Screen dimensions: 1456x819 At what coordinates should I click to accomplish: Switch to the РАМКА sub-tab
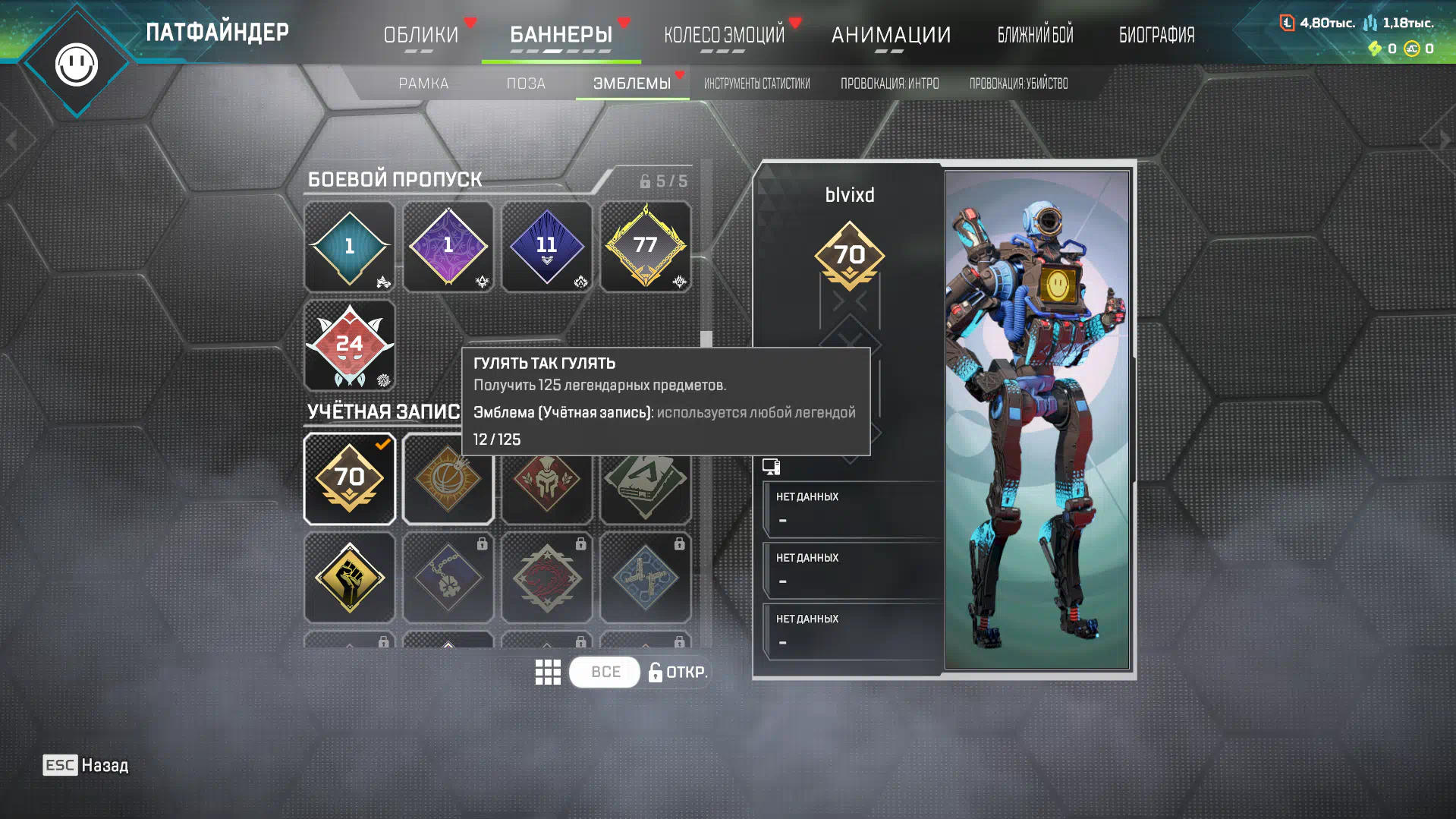[x=423, y=83]
